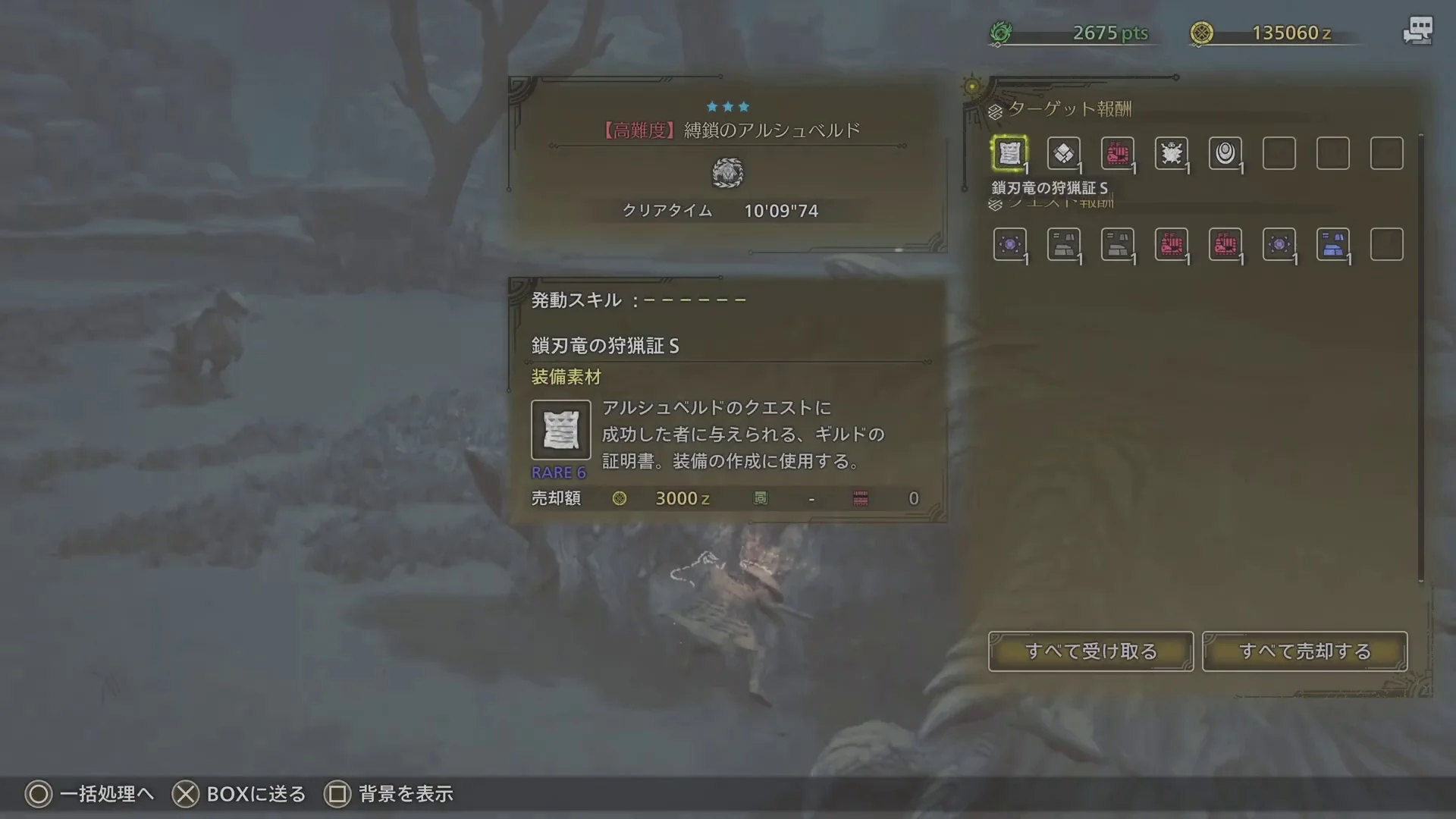Image resolution: width=1456 pixels, height=819 pixels.
Task: Select the pearl-shaped reward icon in target rewards
Action: (1225, 152)
